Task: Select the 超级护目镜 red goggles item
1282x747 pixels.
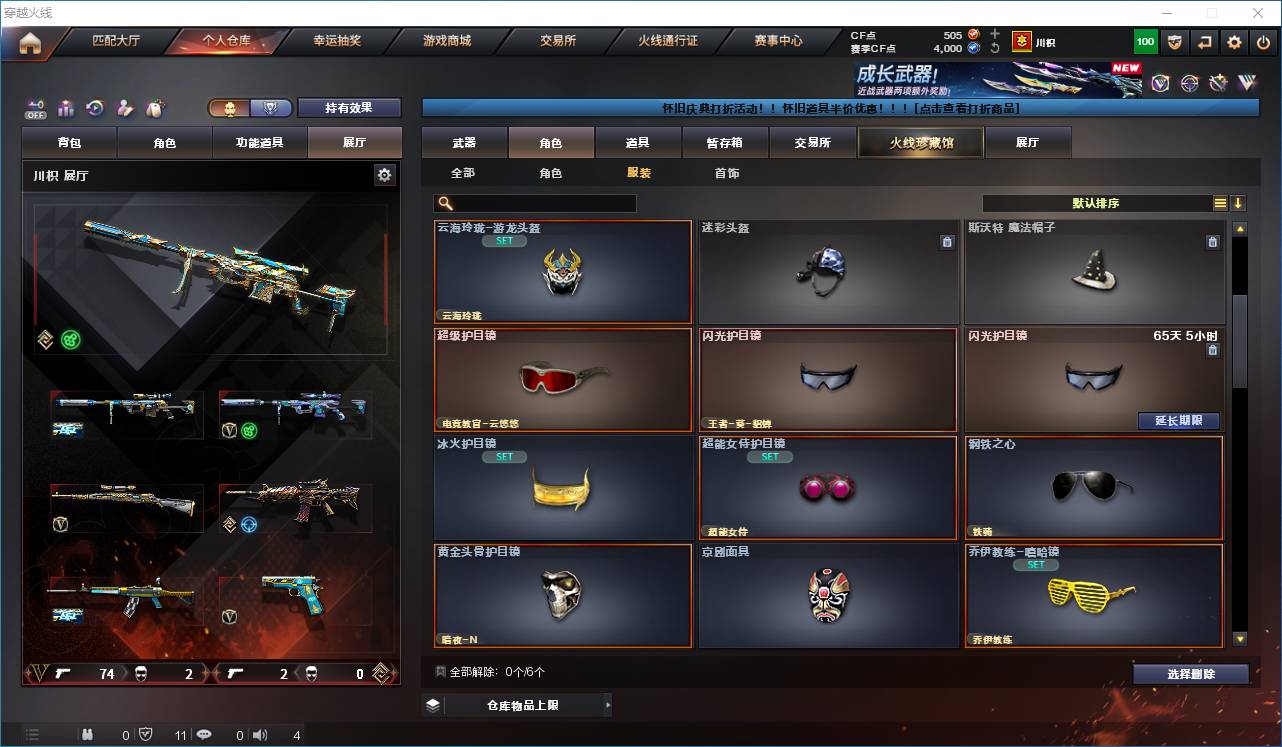Action: pos(563,379)
